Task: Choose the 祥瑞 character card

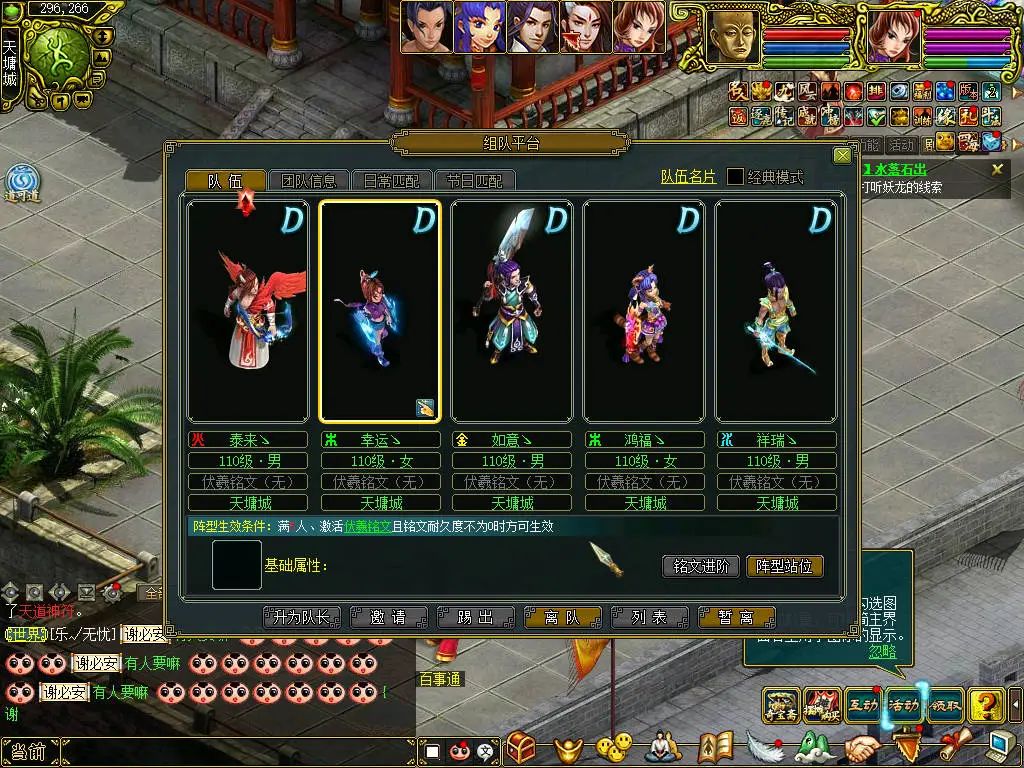Action: click(775, 311)
